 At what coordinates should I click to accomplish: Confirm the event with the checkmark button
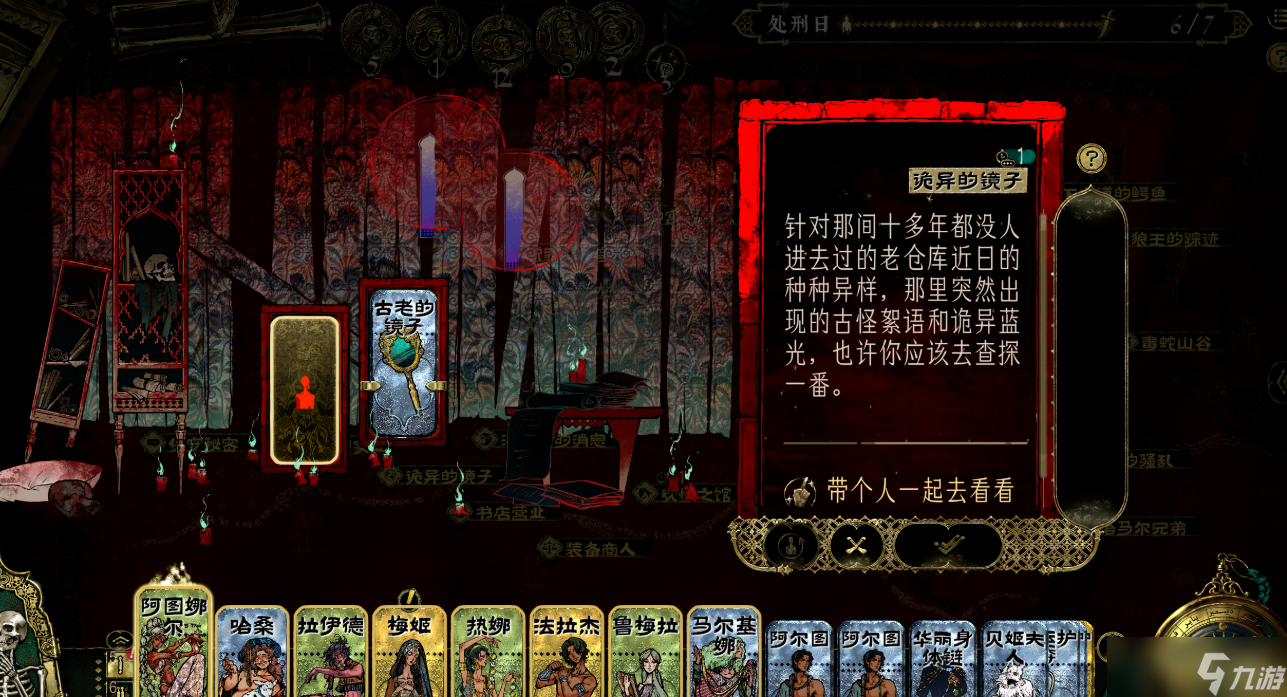tap(946, 545)
